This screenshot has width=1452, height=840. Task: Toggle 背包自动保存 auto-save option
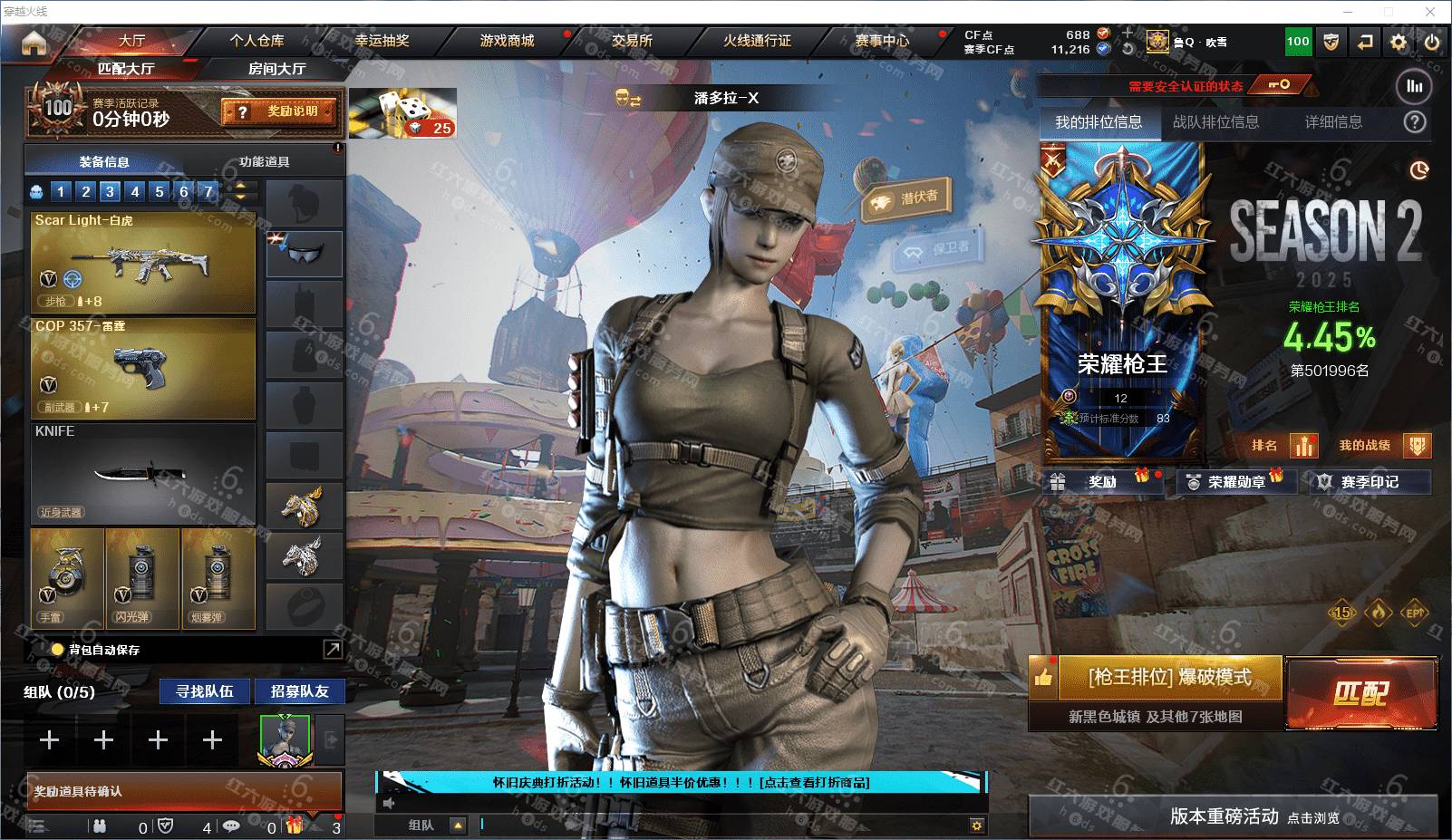58,650
